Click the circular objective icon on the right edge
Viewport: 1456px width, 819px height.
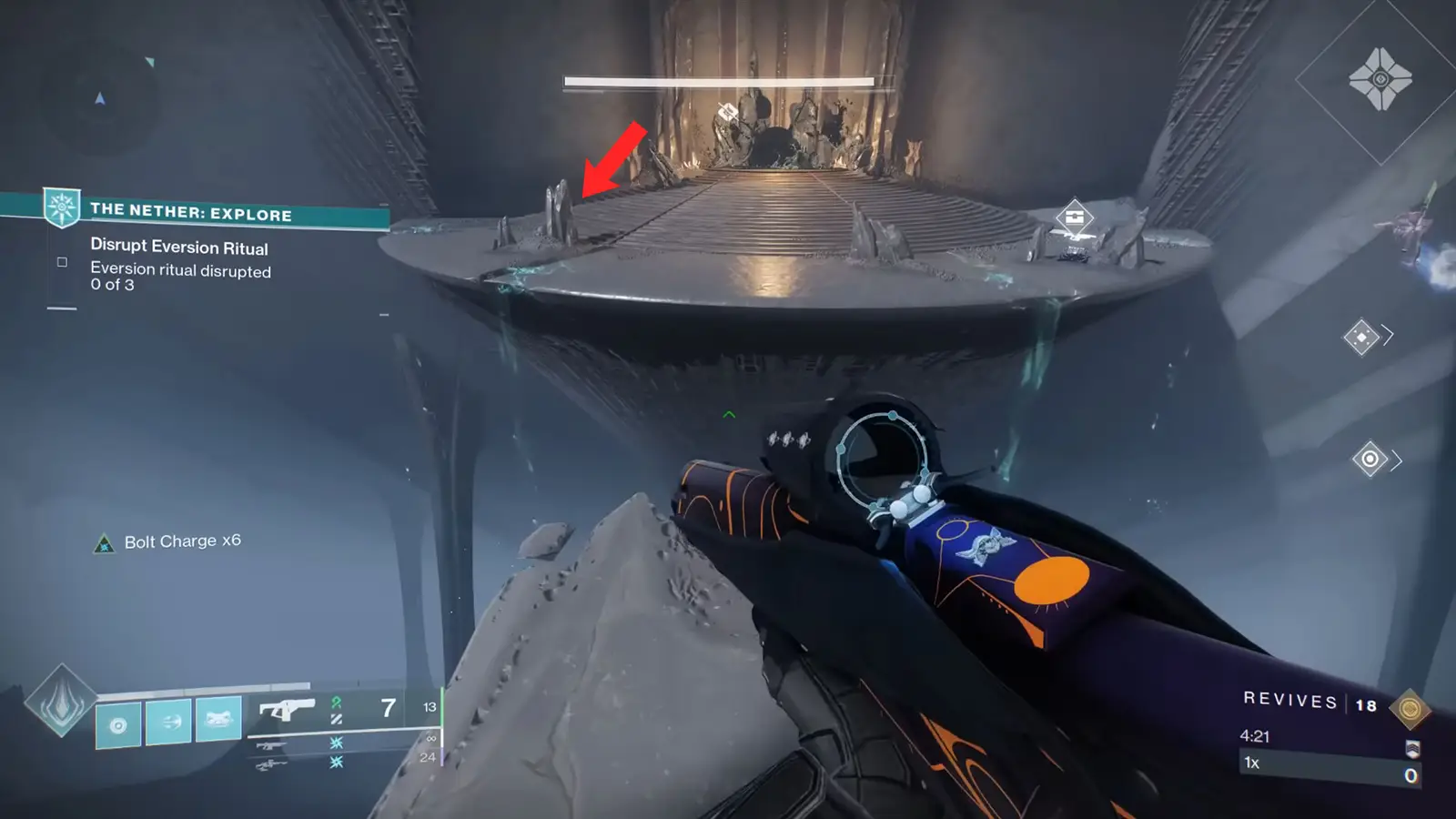click(1370, 460)
